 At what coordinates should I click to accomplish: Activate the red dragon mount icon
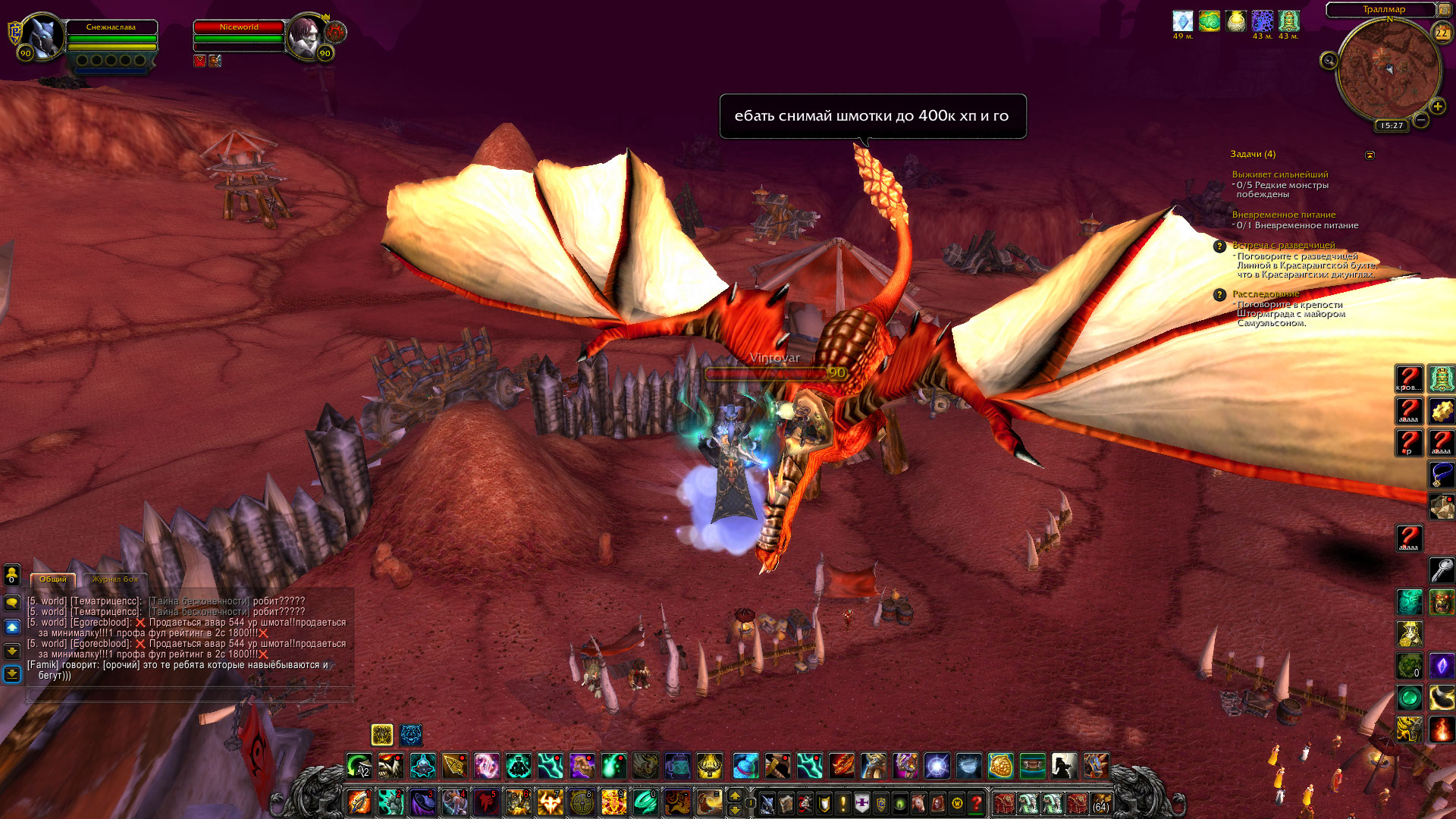click(841, 767)
